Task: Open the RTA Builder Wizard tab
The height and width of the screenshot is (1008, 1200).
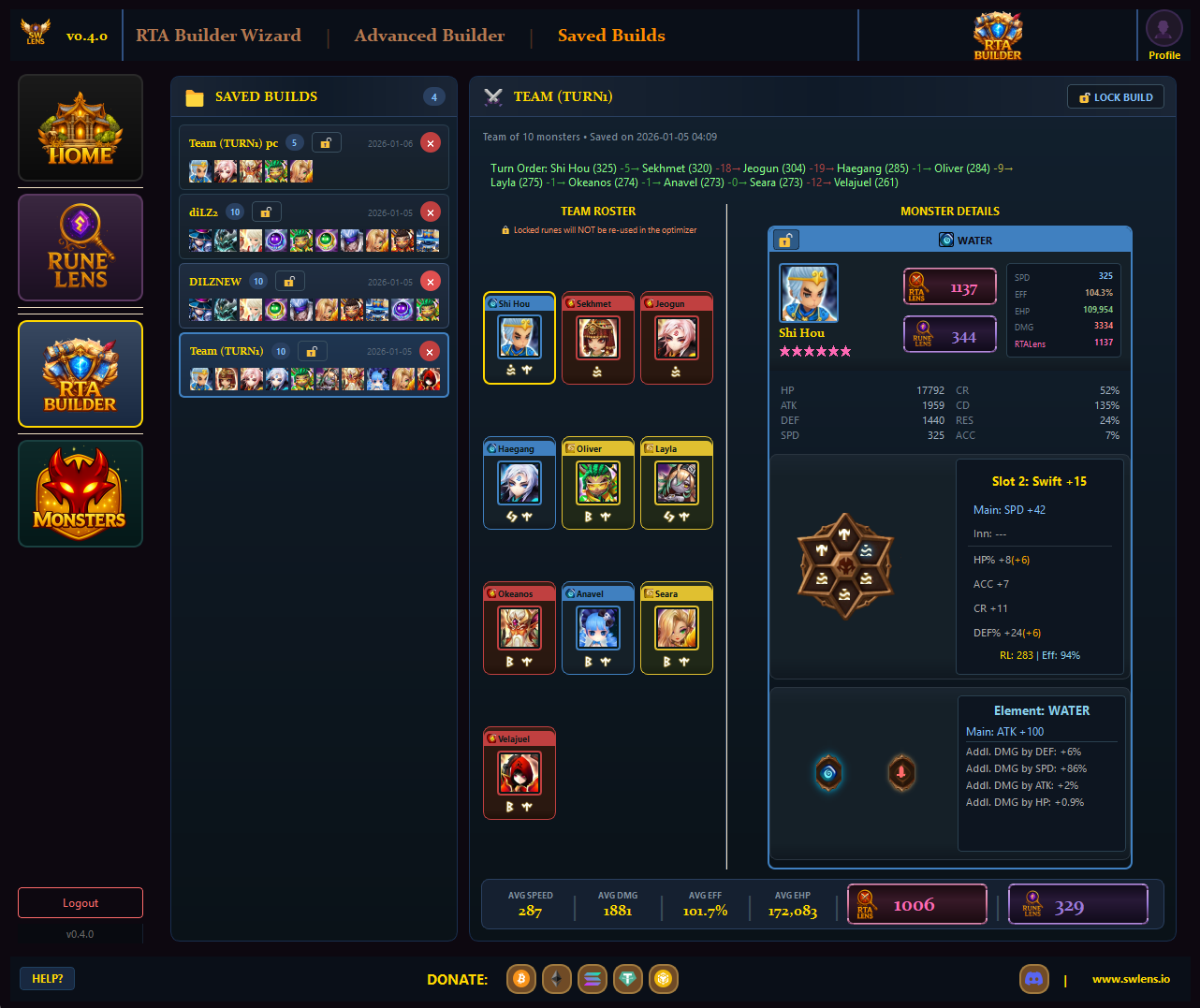Action: point(218,35)
